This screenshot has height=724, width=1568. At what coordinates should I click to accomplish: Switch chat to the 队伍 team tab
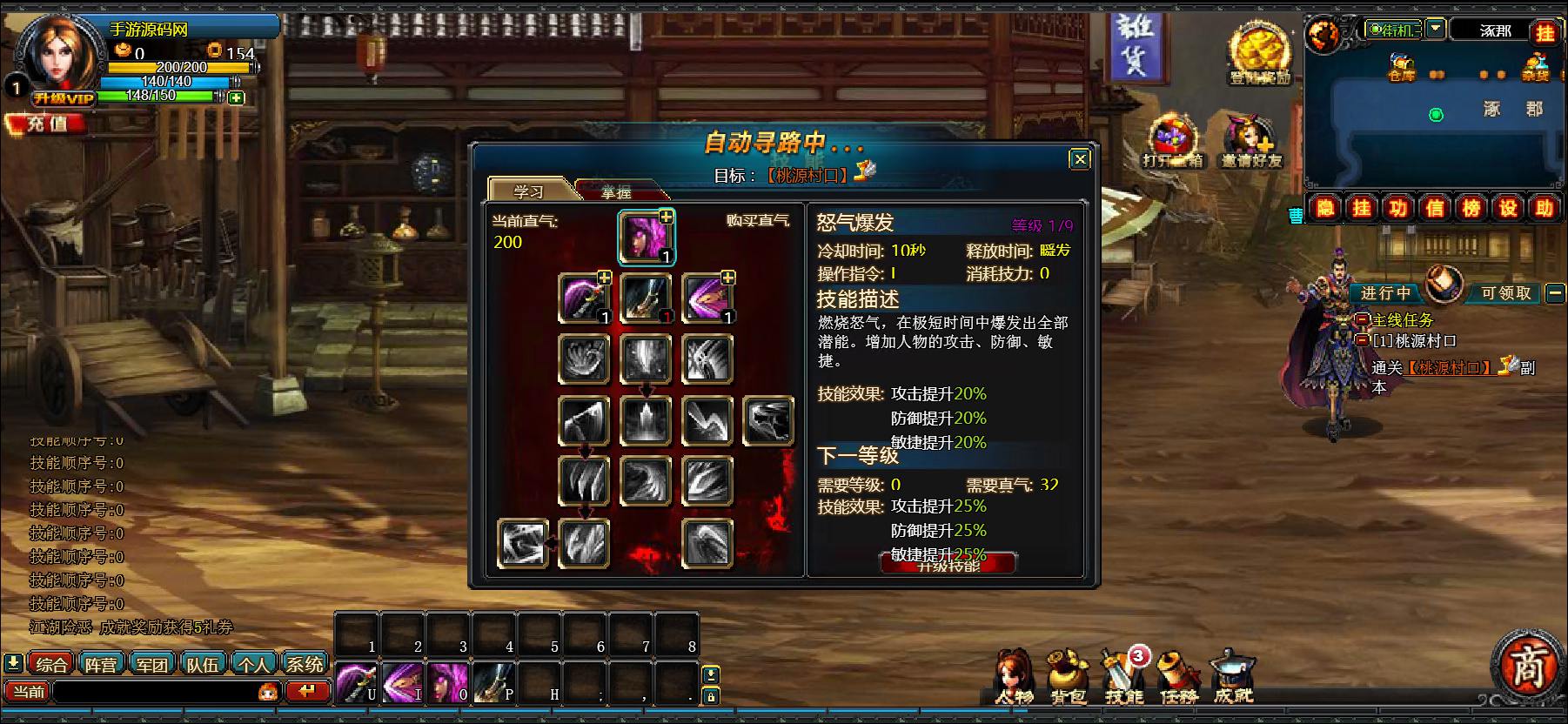[x=203, y=665]
